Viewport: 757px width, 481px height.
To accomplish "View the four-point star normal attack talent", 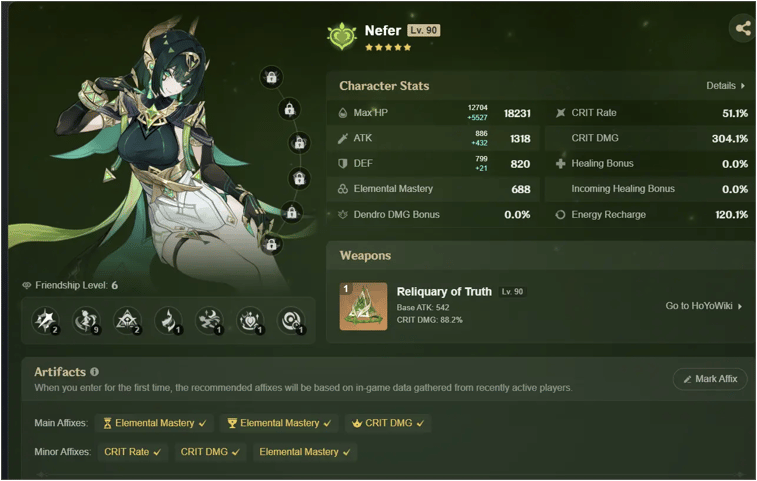I will pyautogui.click(x=46, y=320).
